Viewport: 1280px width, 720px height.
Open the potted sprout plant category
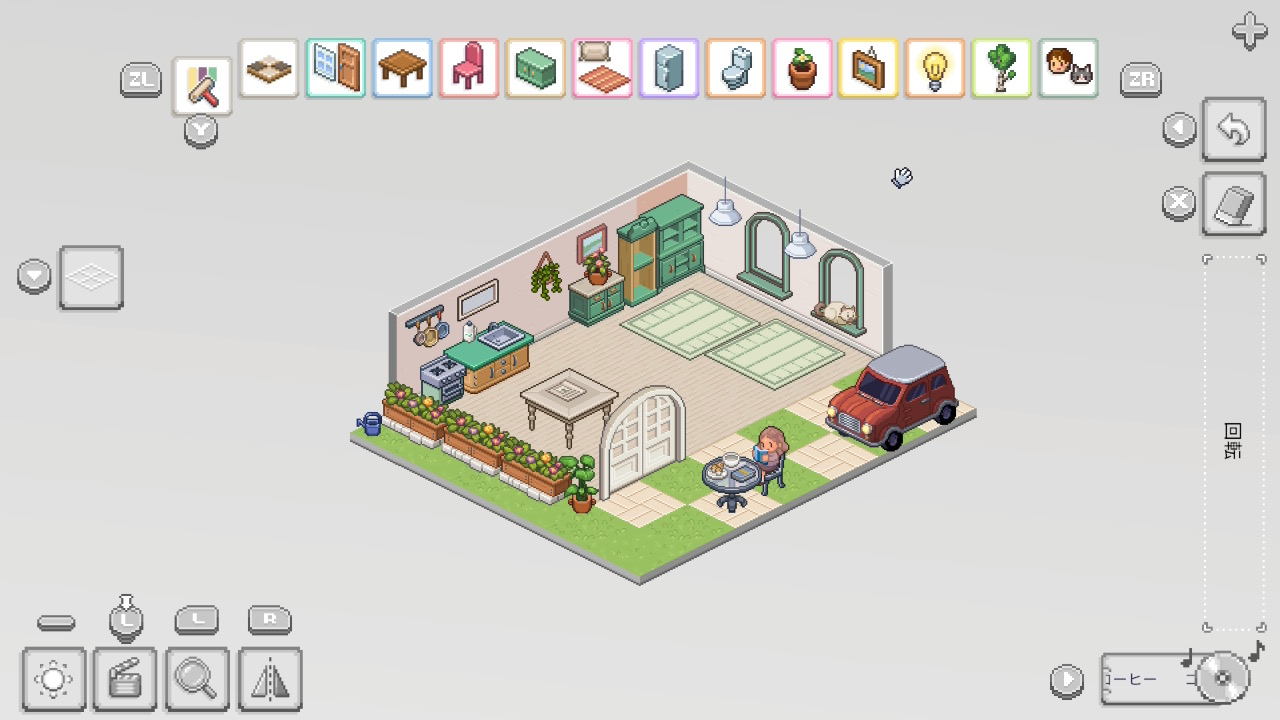(x=802, y=68)
